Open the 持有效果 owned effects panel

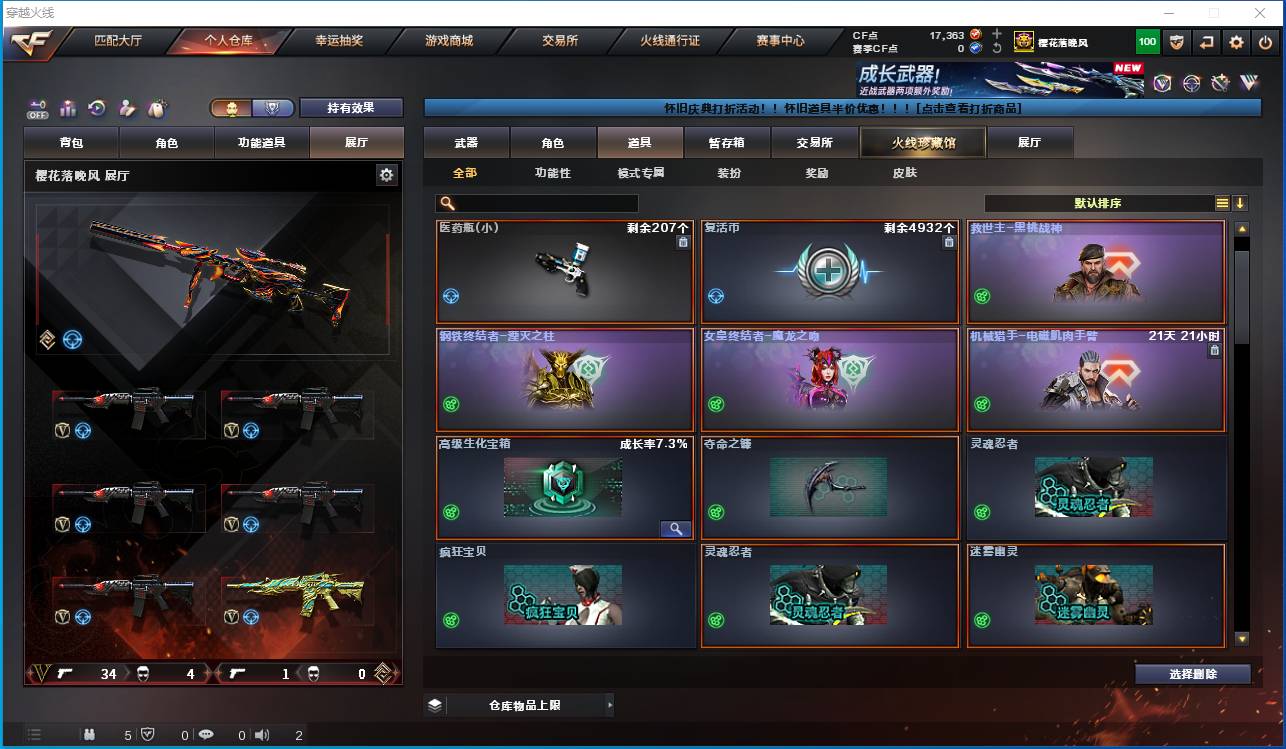pyautogui.click(x=350, y=108)
